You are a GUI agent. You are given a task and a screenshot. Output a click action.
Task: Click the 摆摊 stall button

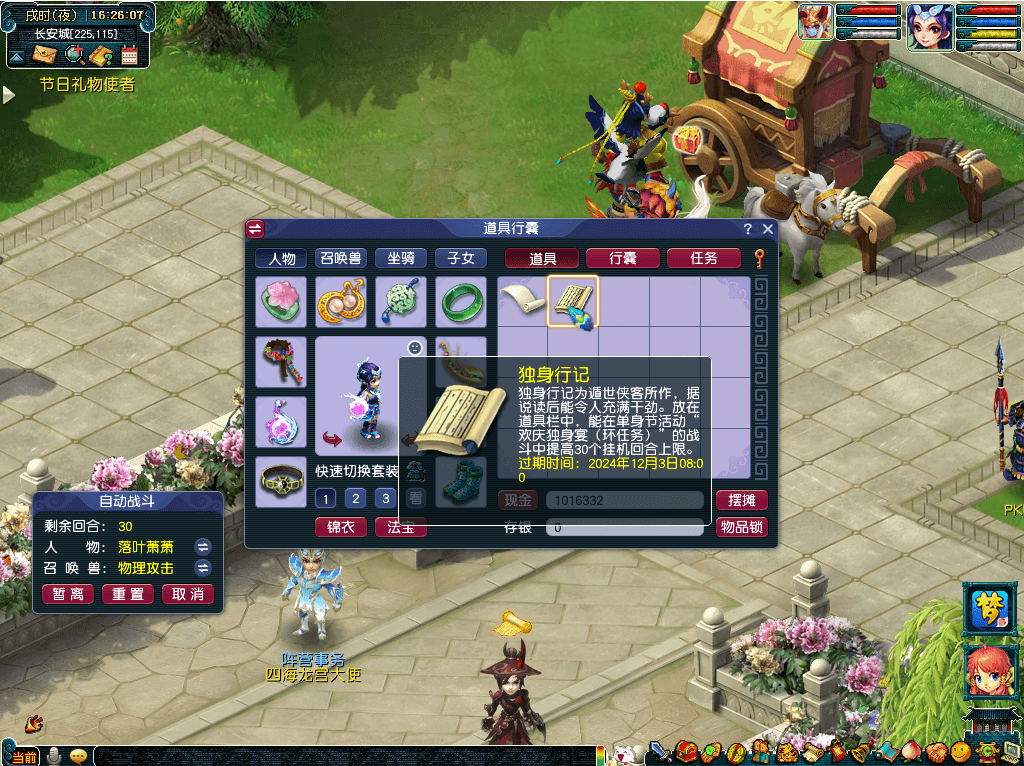coord(741,500)
